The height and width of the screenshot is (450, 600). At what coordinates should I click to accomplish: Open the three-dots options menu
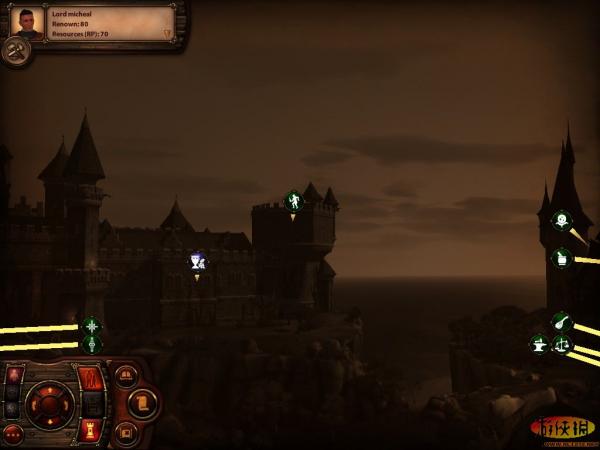pyautogui.click(x=13, y=434)
